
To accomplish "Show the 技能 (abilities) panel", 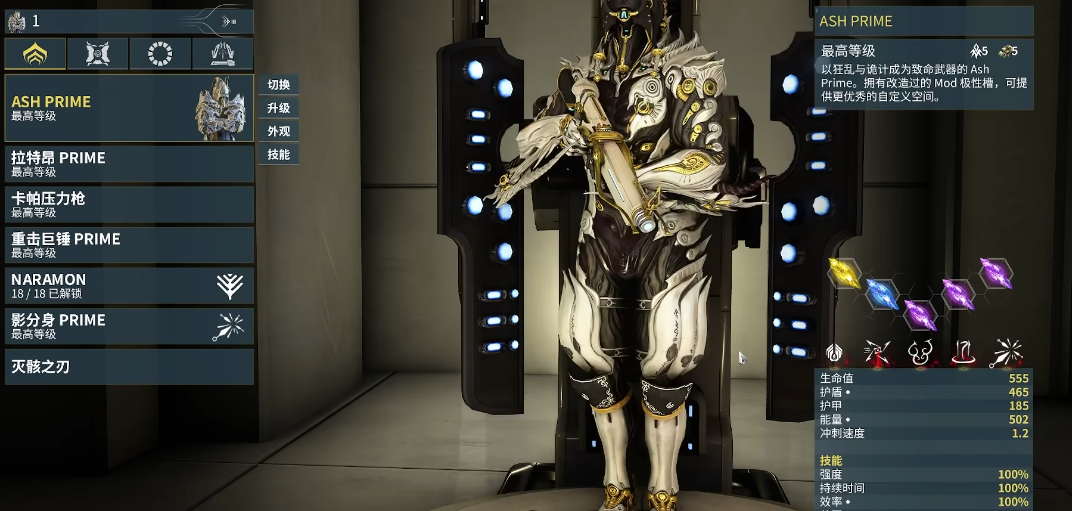I will tap(278, 155).
